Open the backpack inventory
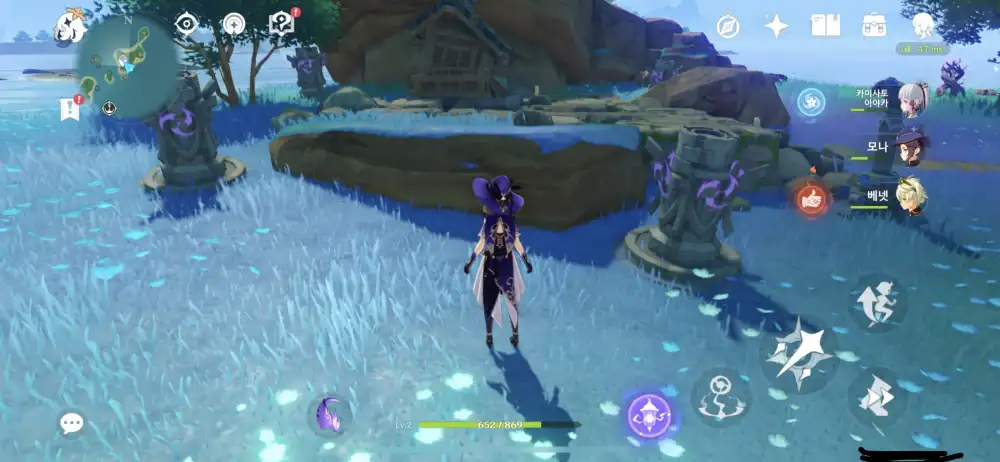The width and height of the screenshot is (1000, 462). click(x=874, y=26)
